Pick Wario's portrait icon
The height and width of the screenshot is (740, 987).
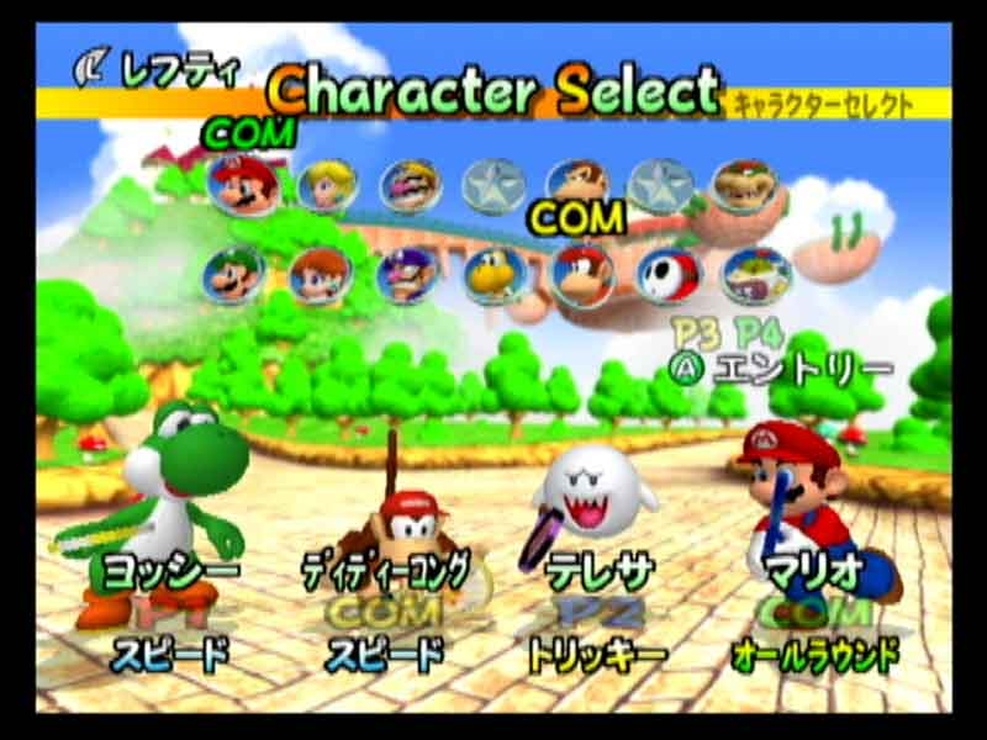coord(410,186)
